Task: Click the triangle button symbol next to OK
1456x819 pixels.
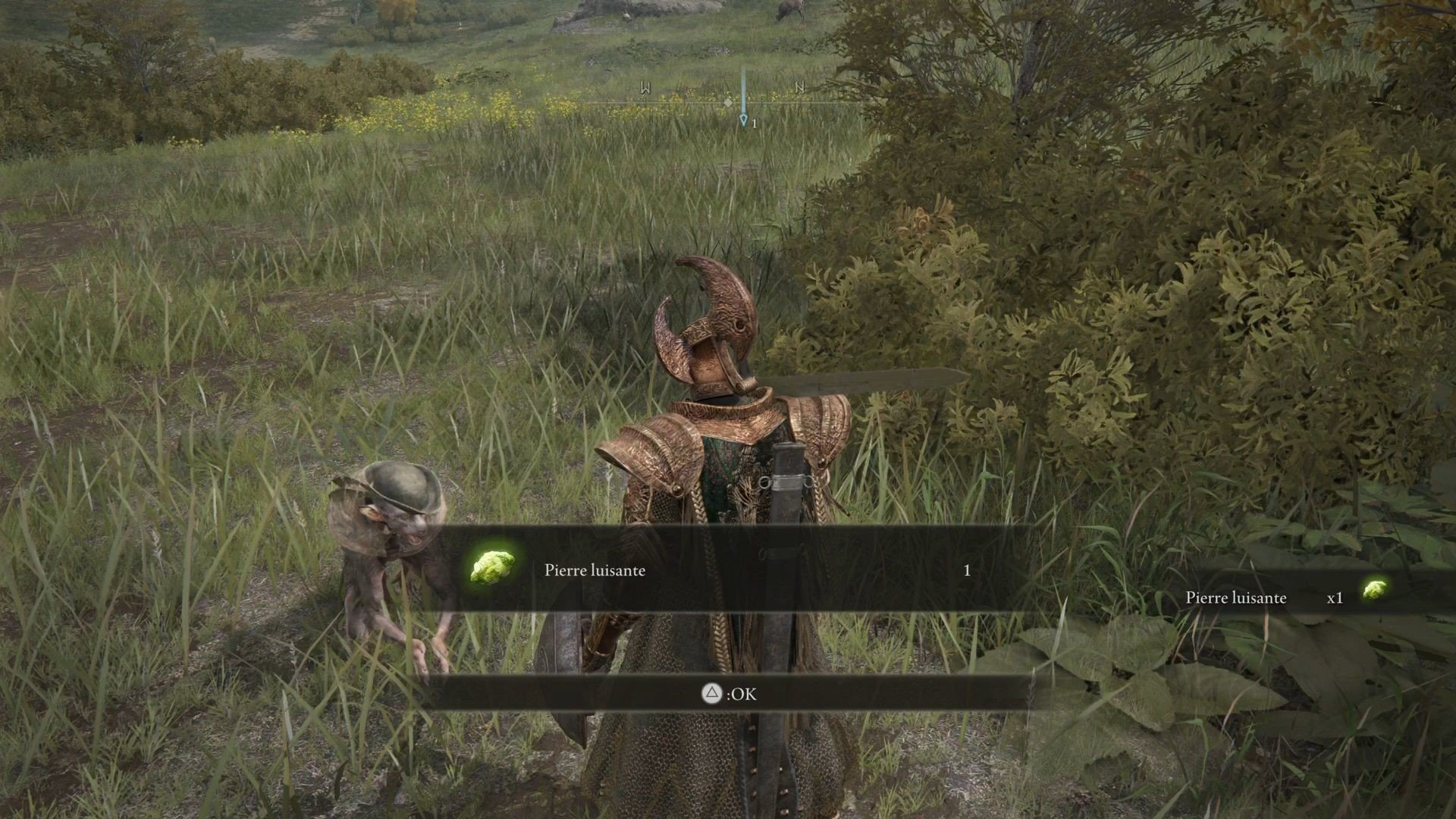Action: tap(711, 694)
